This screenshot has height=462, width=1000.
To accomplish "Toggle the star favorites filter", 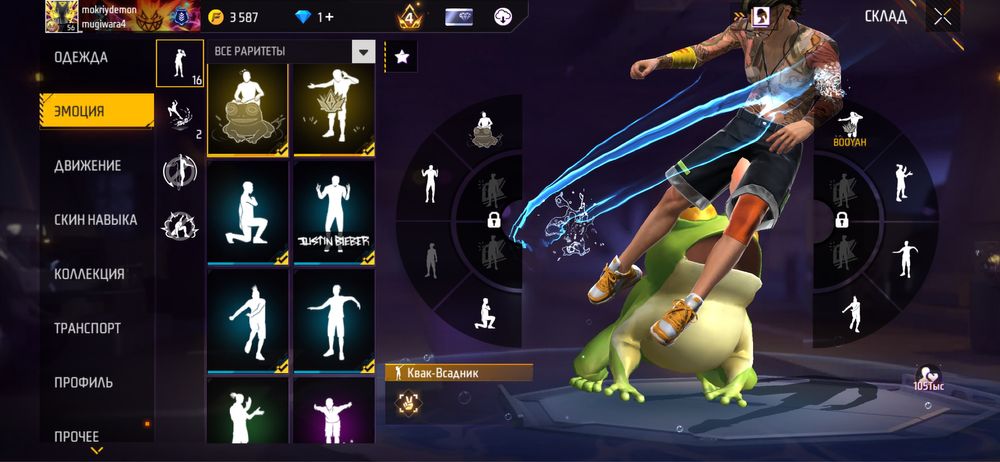I will tap(401, 57).
